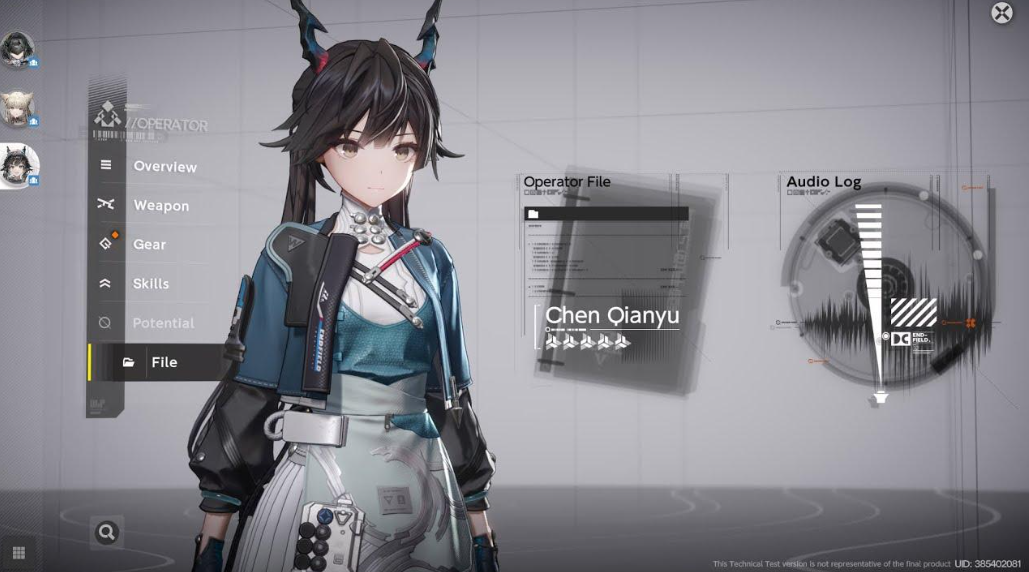Open the Overview tab

(x=164, y=167)
